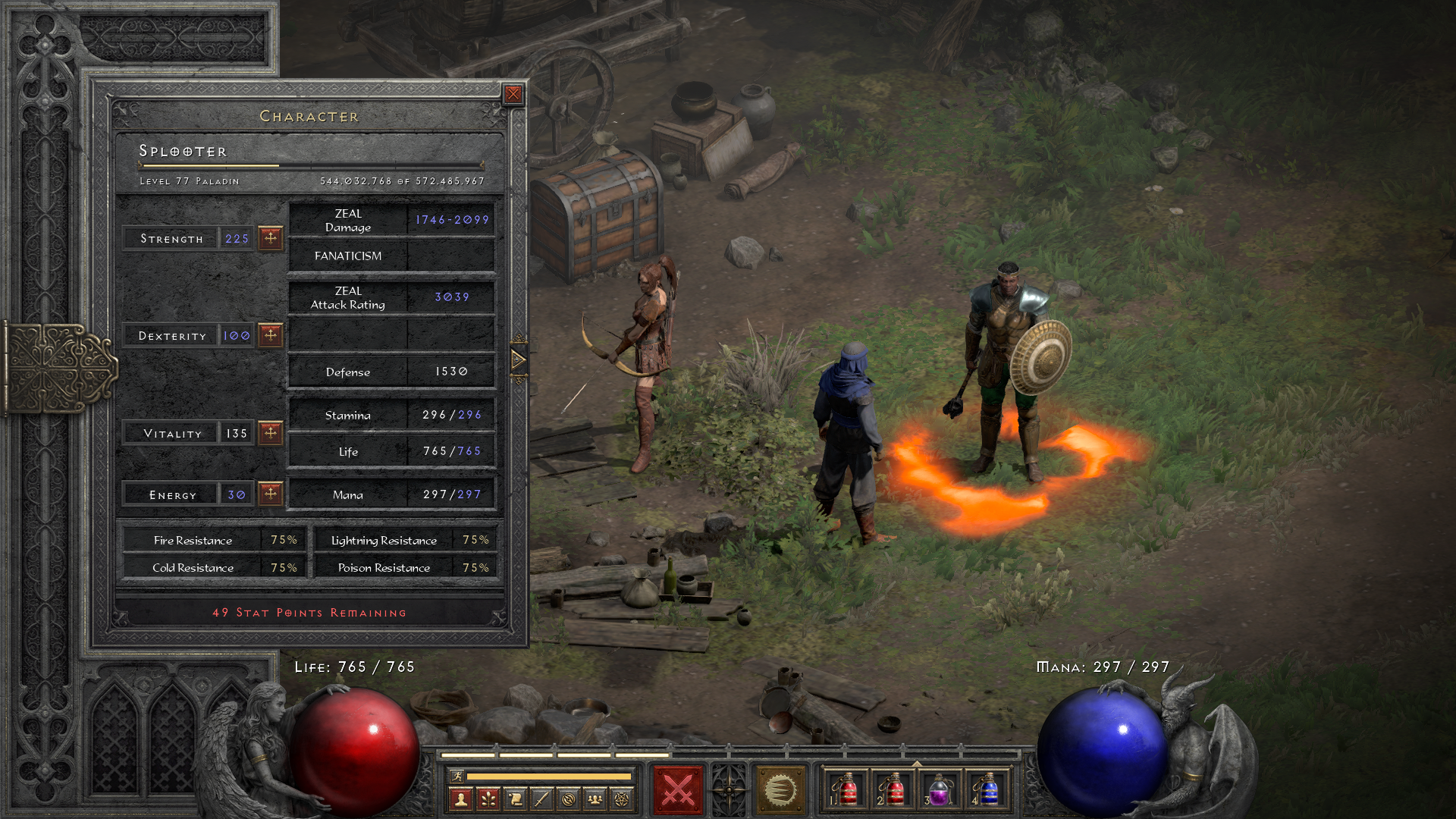Click the pentagram icon on the menu bar
This screenshot has width=1456, height=819.
coord(620,799)
